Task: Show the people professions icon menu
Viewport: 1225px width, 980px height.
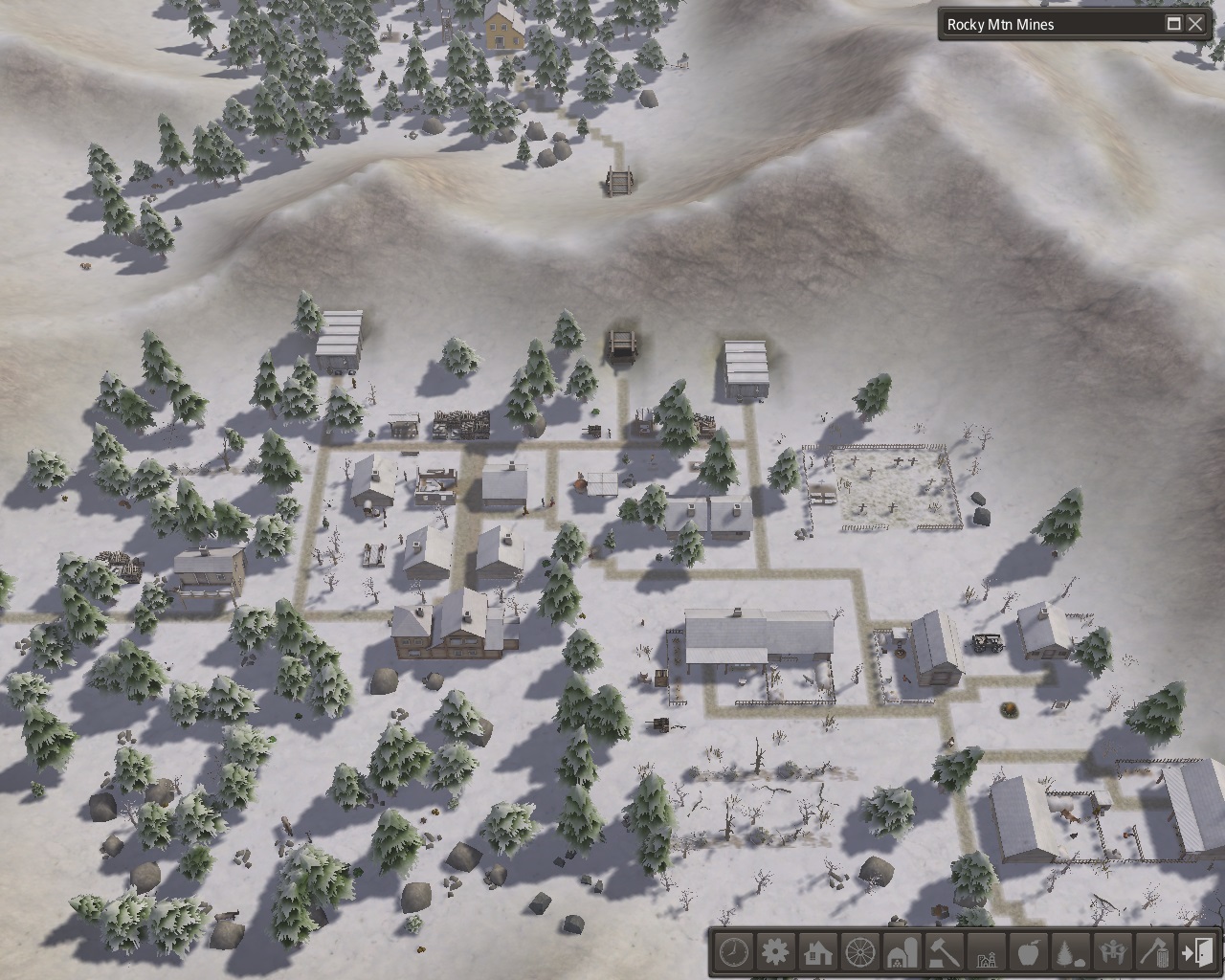Action: pos(1113,952)
